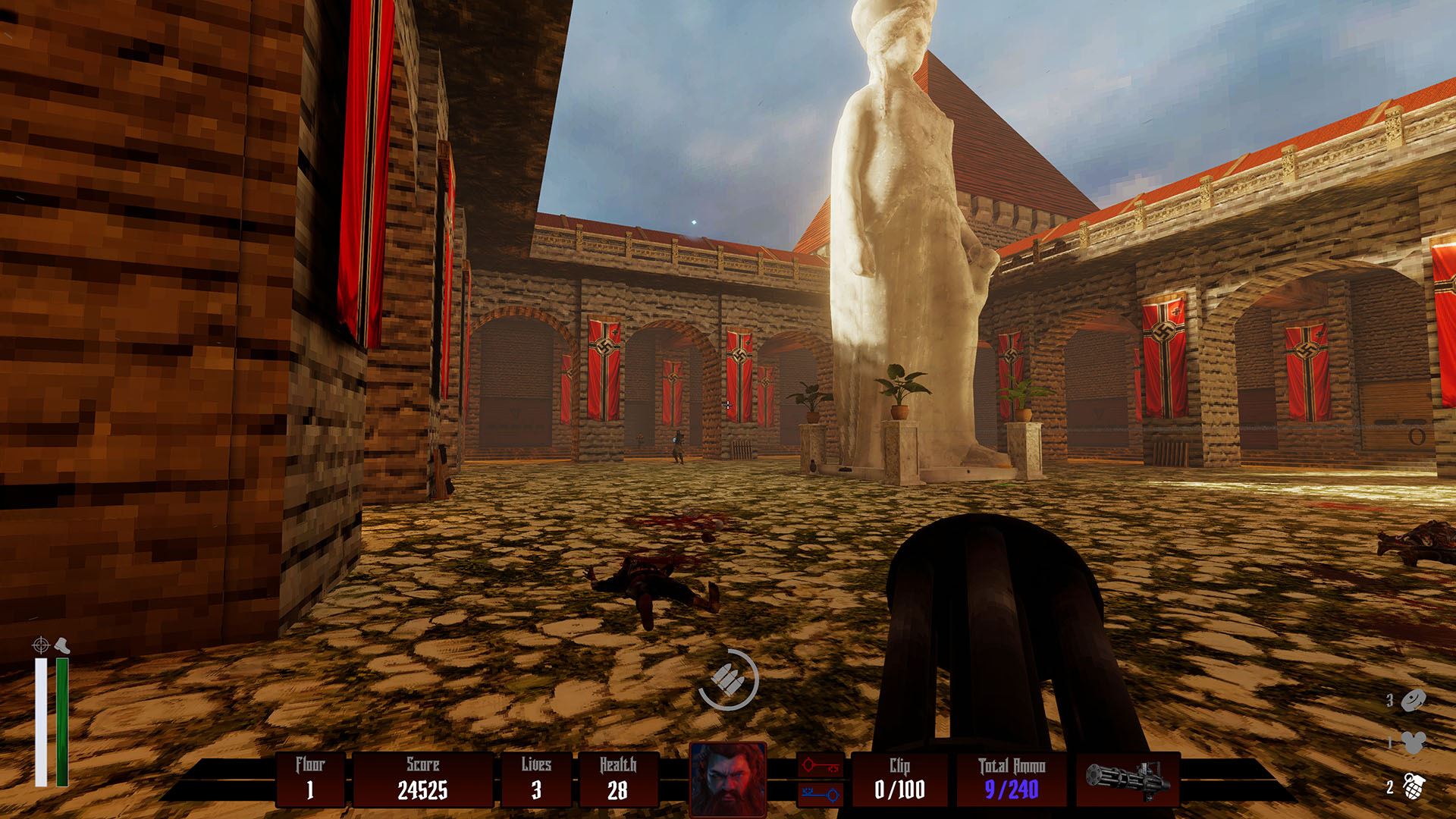Select the grenade item icon
The image size is (1456, 819).
pos(1412,787)
